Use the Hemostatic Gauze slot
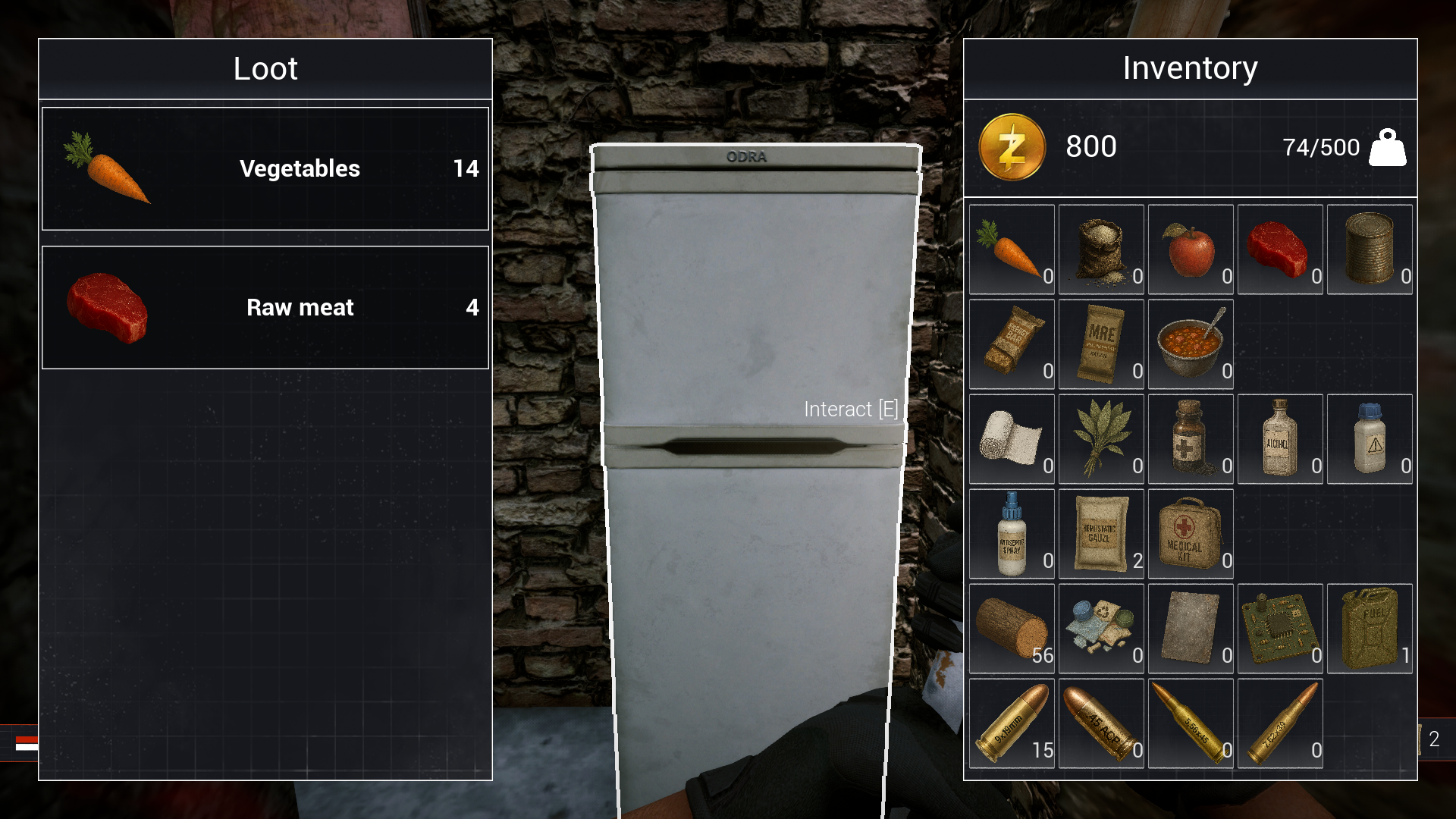The width and height of the screenshot is (1456, 819). click(x=1101, y=534)
